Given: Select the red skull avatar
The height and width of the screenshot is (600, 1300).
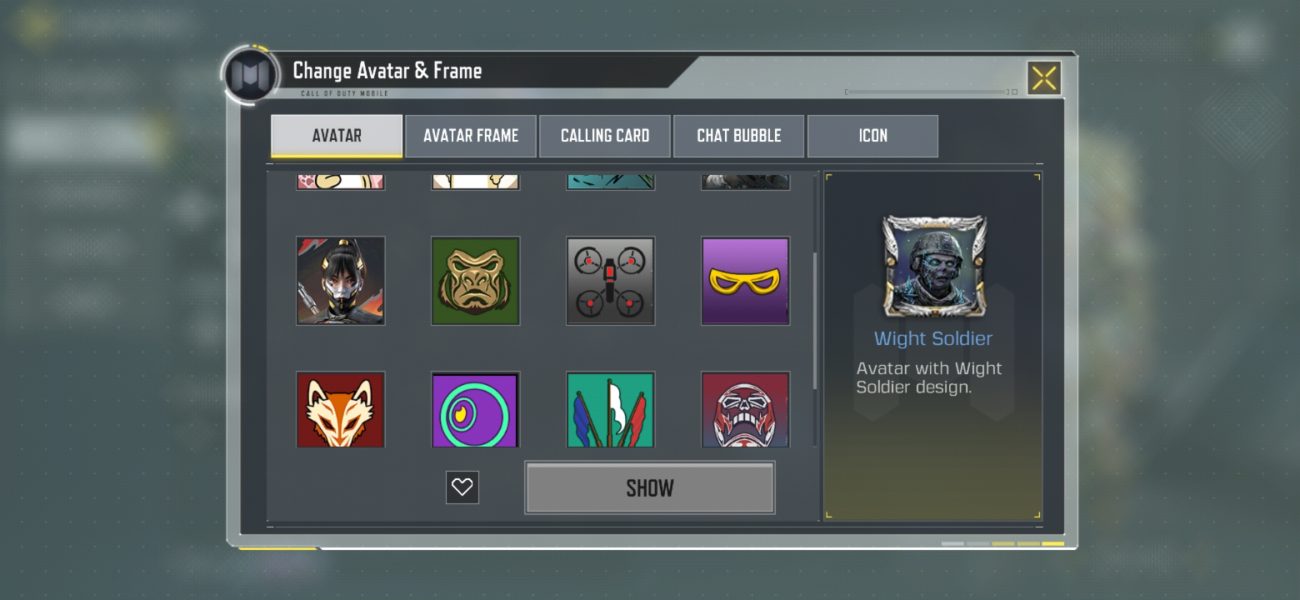Looking at the screenshot, I should [x=746, y=410].
